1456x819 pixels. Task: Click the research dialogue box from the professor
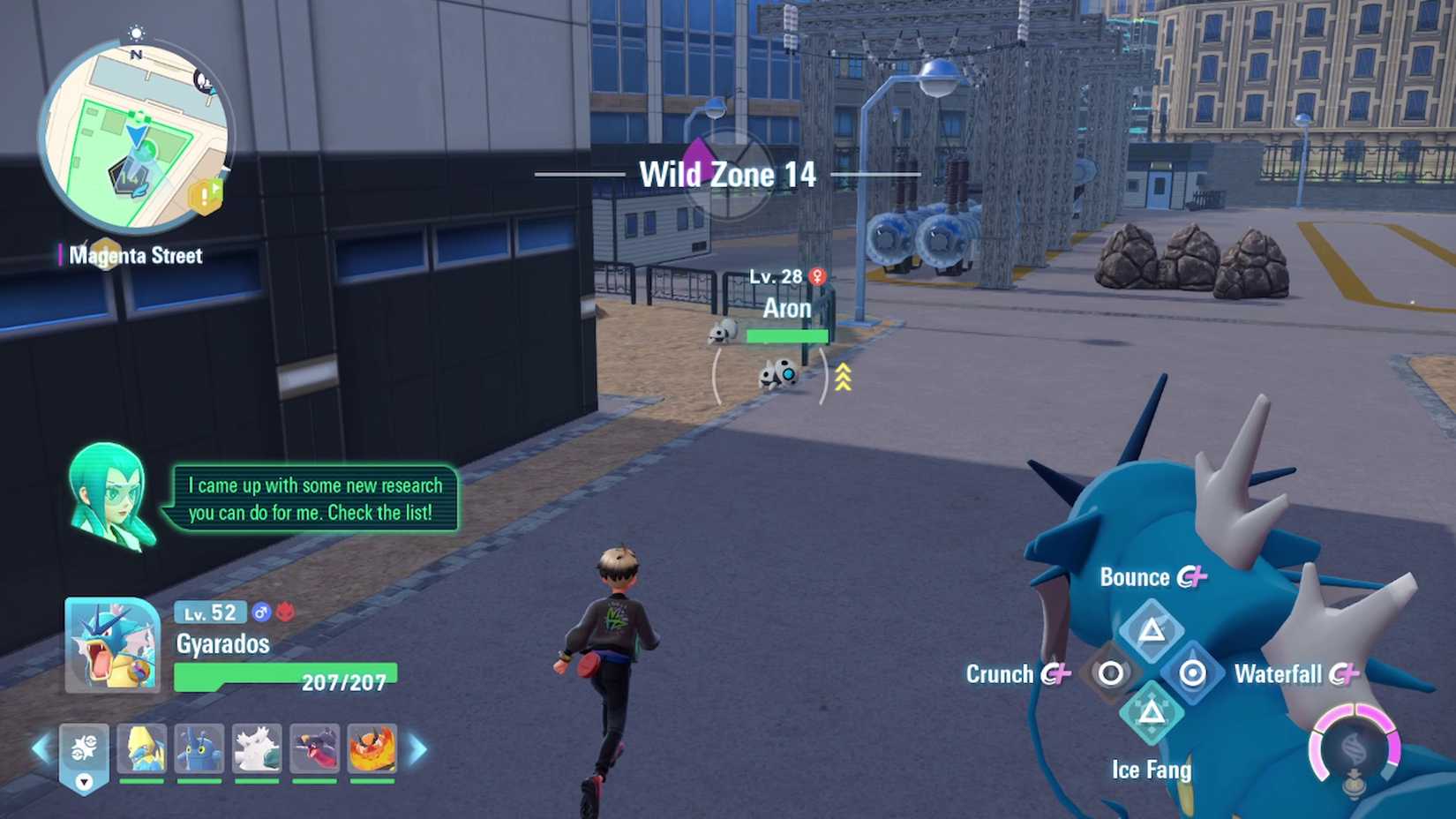click(x=314, y=500)
